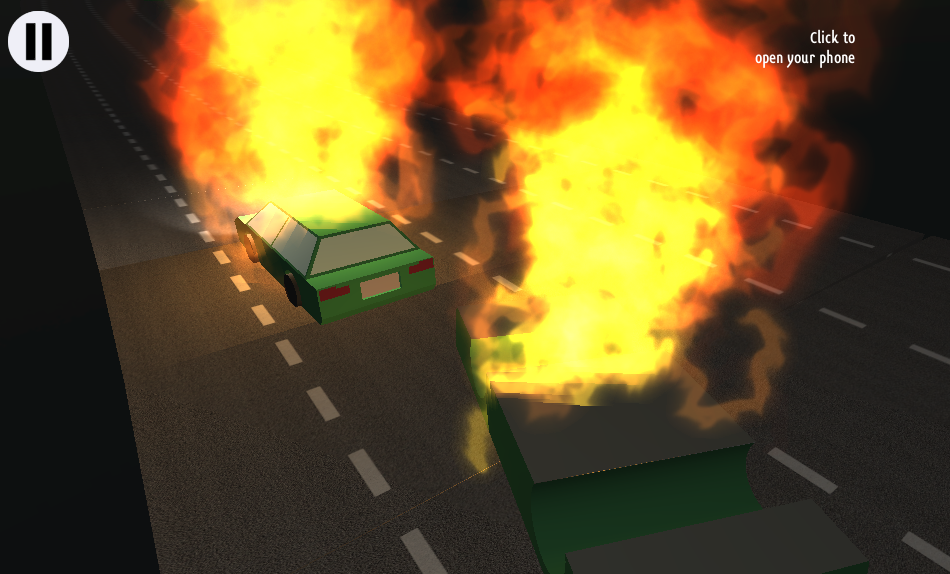Viewport: 950px width, 574px height.
Task: Pause the game with the pause button
Action: click(38, 41)
